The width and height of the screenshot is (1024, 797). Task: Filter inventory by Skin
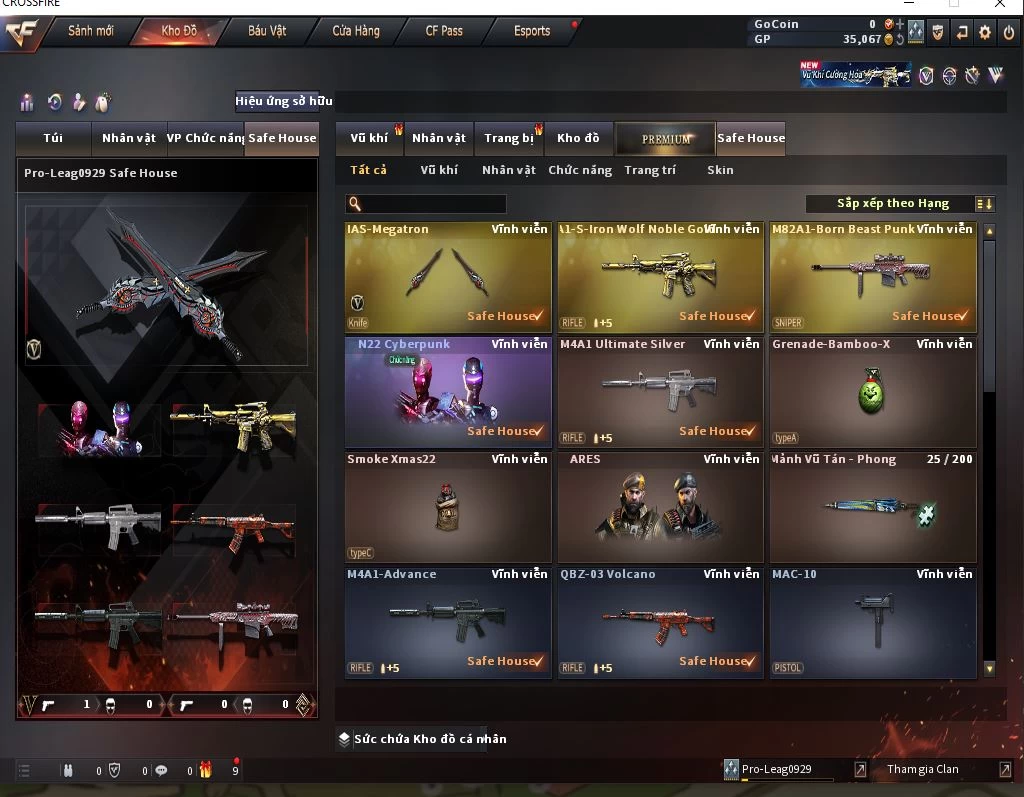click(720, 170)
